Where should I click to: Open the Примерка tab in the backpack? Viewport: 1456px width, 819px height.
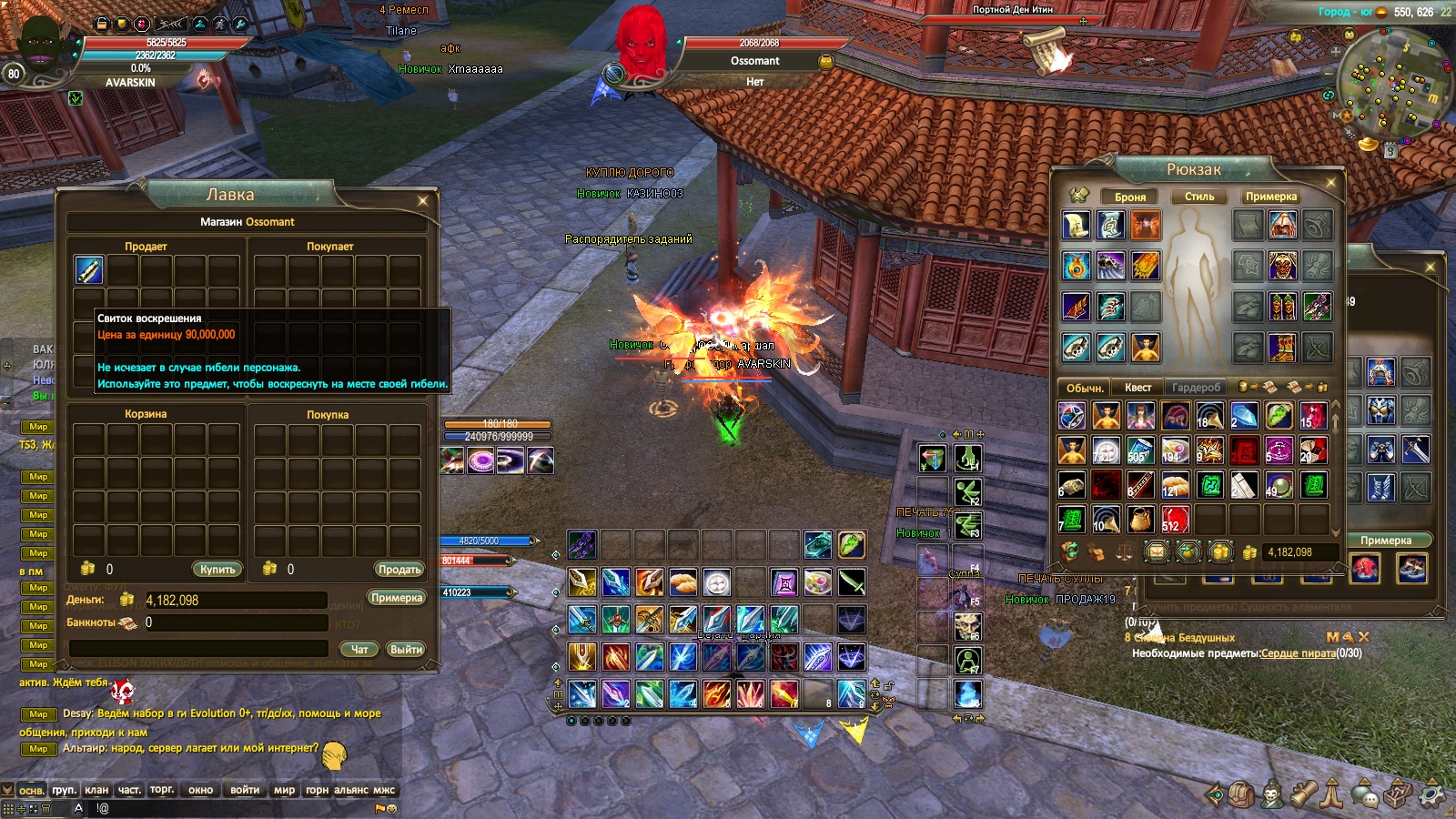[x=1271, y=197]
